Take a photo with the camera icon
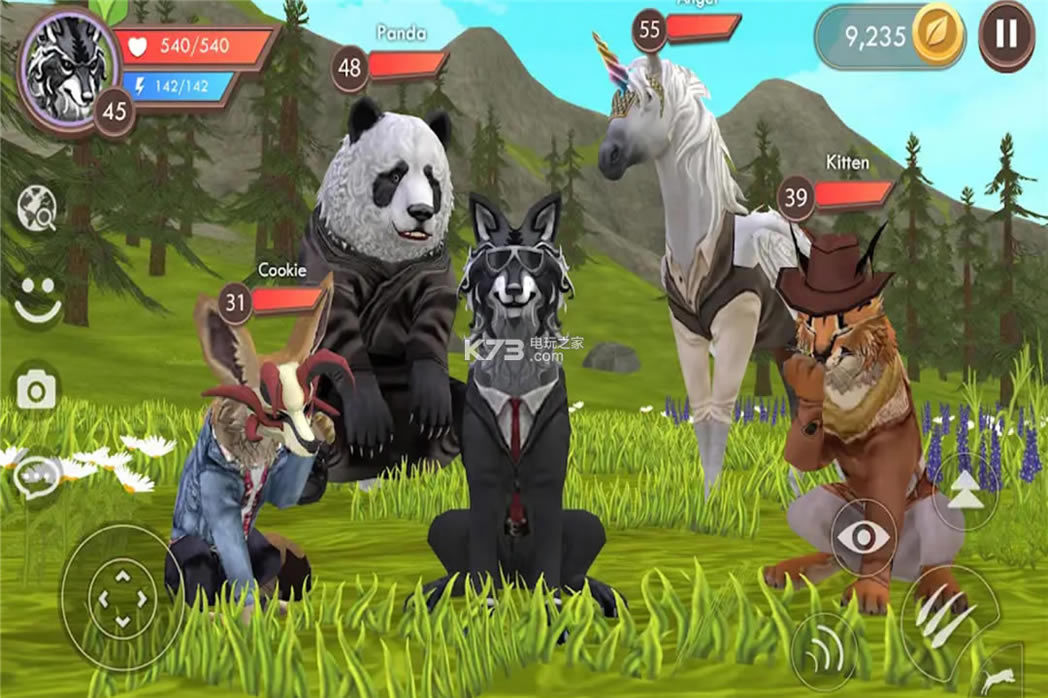Screen dimensions: 1048x698 (x=38, y=389)
